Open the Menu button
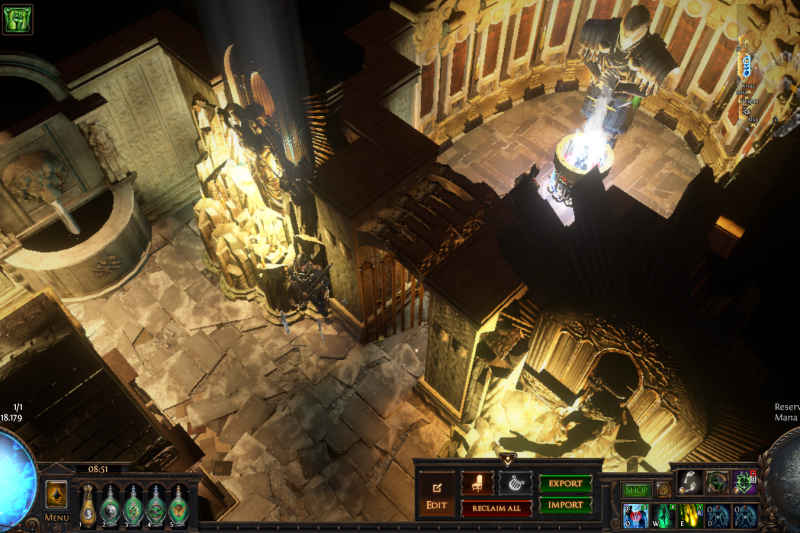This screenshot has width=800, height=533. coord(56,518)
